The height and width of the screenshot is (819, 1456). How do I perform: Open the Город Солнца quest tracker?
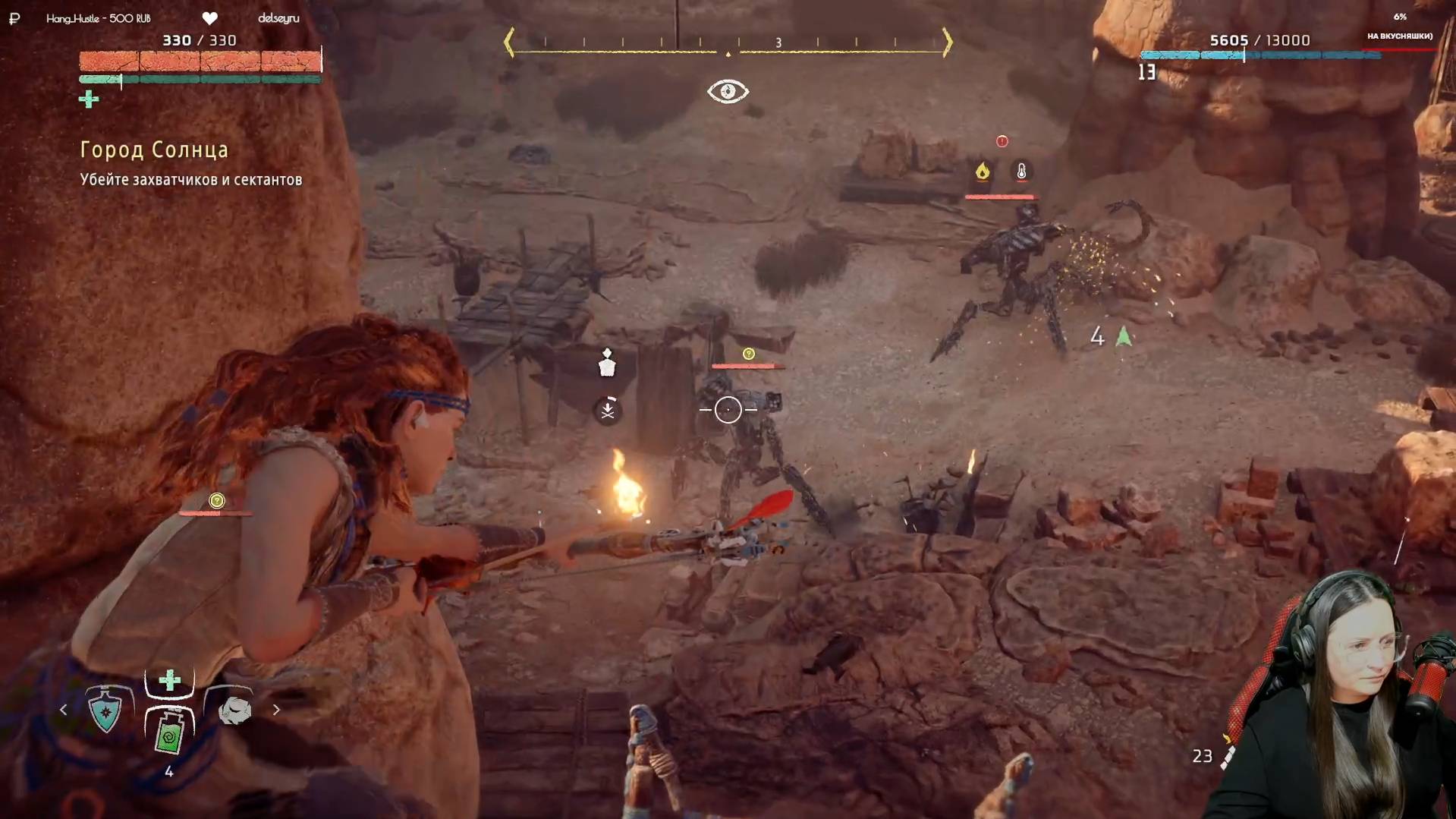(154, 150)
